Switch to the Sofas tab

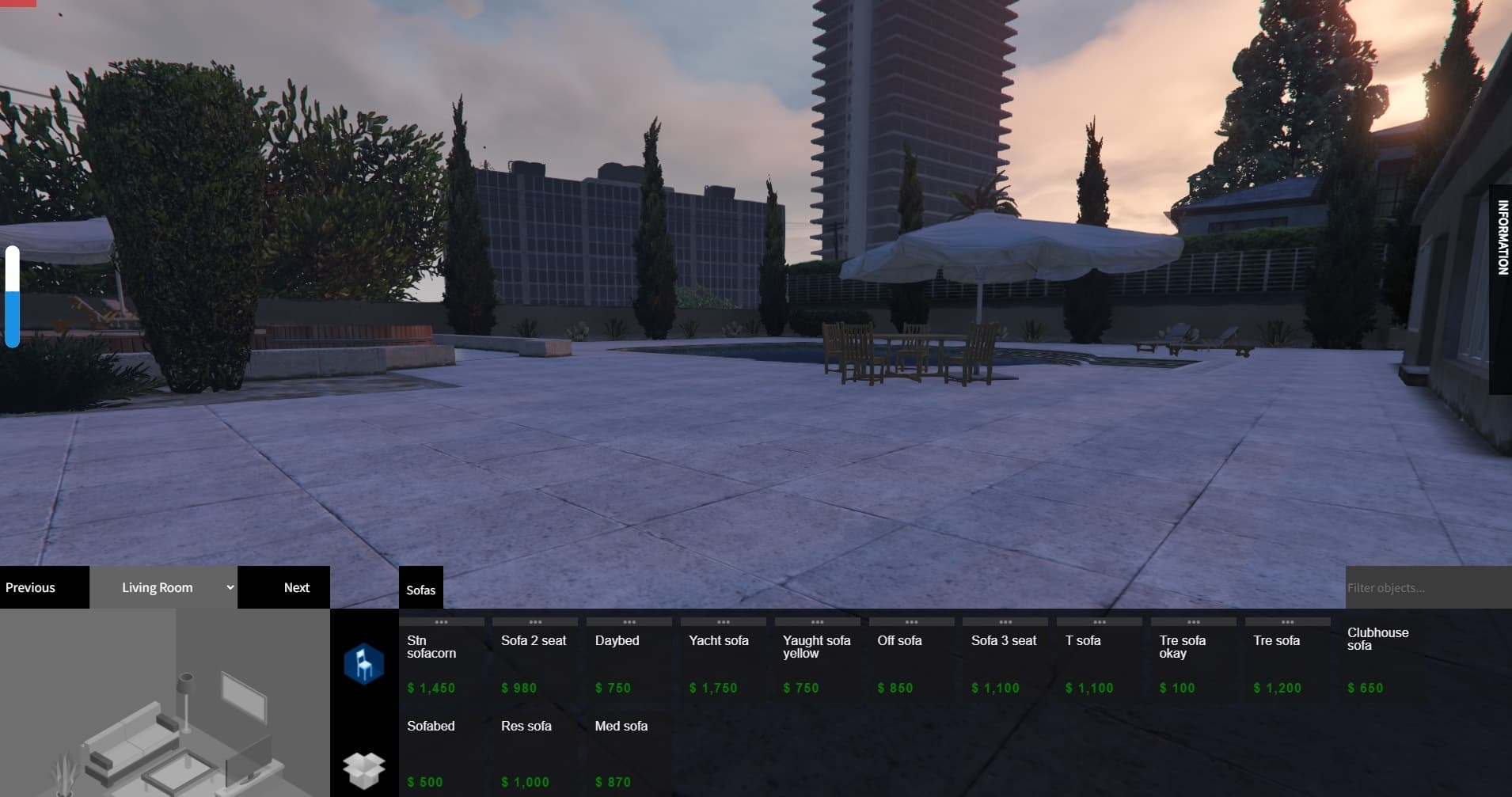(x=421, y=589)
